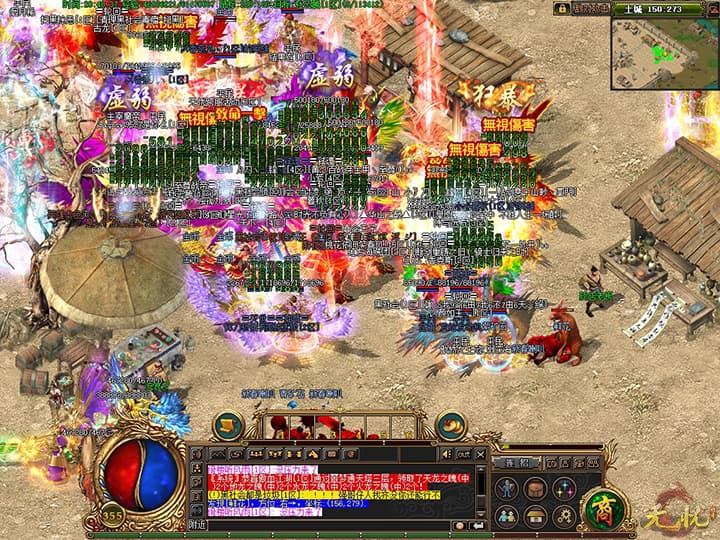Screen dimensions: 720x540
Task: Open the gear settings icon
Action: tap(565, 516)
